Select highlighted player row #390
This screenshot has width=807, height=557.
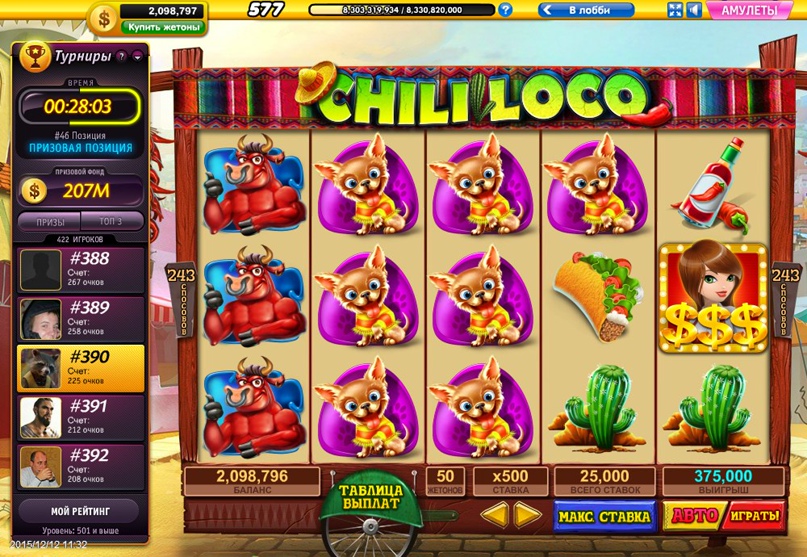82,364
